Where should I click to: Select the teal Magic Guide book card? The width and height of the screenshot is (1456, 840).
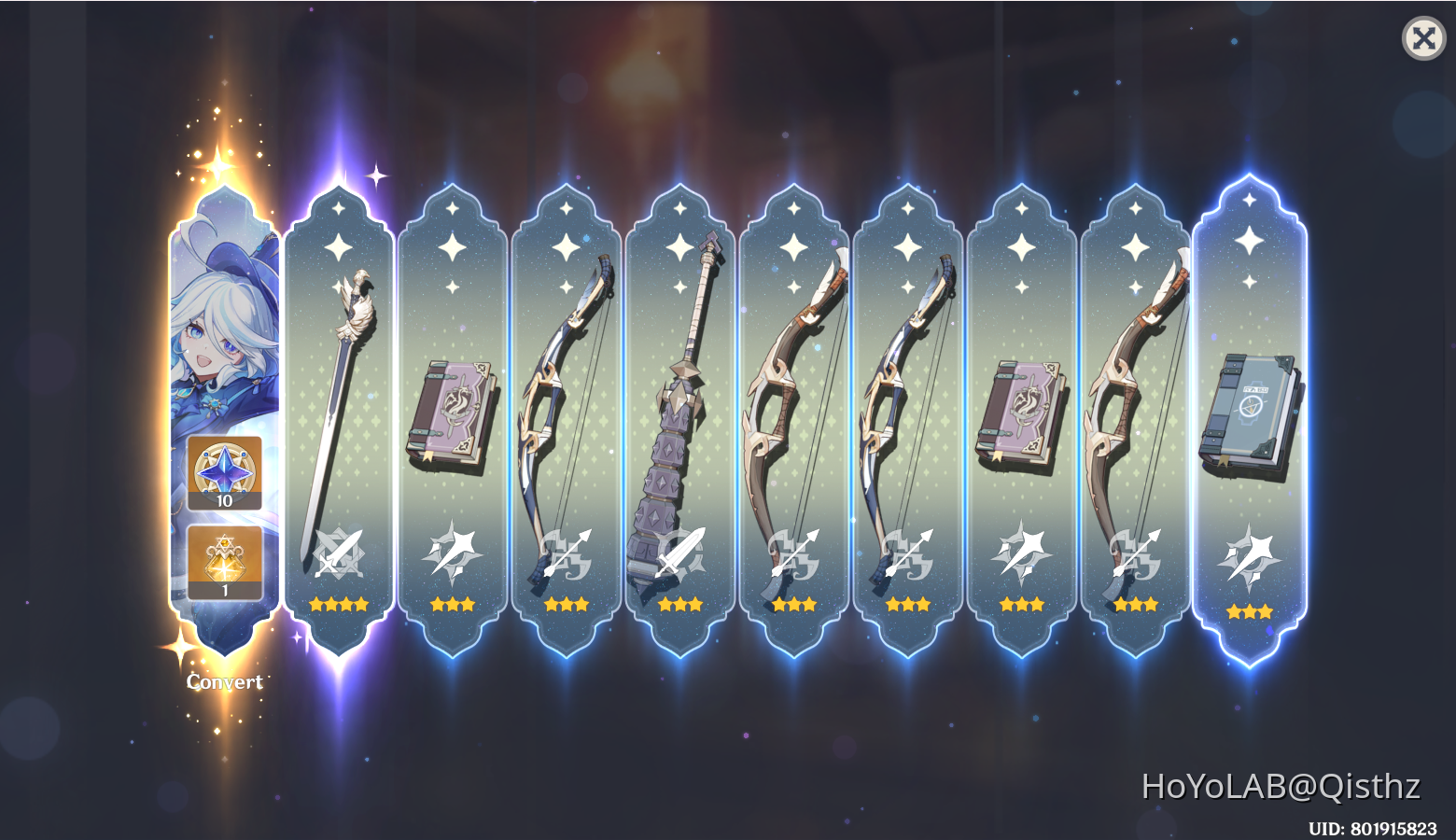point(1251,411)
